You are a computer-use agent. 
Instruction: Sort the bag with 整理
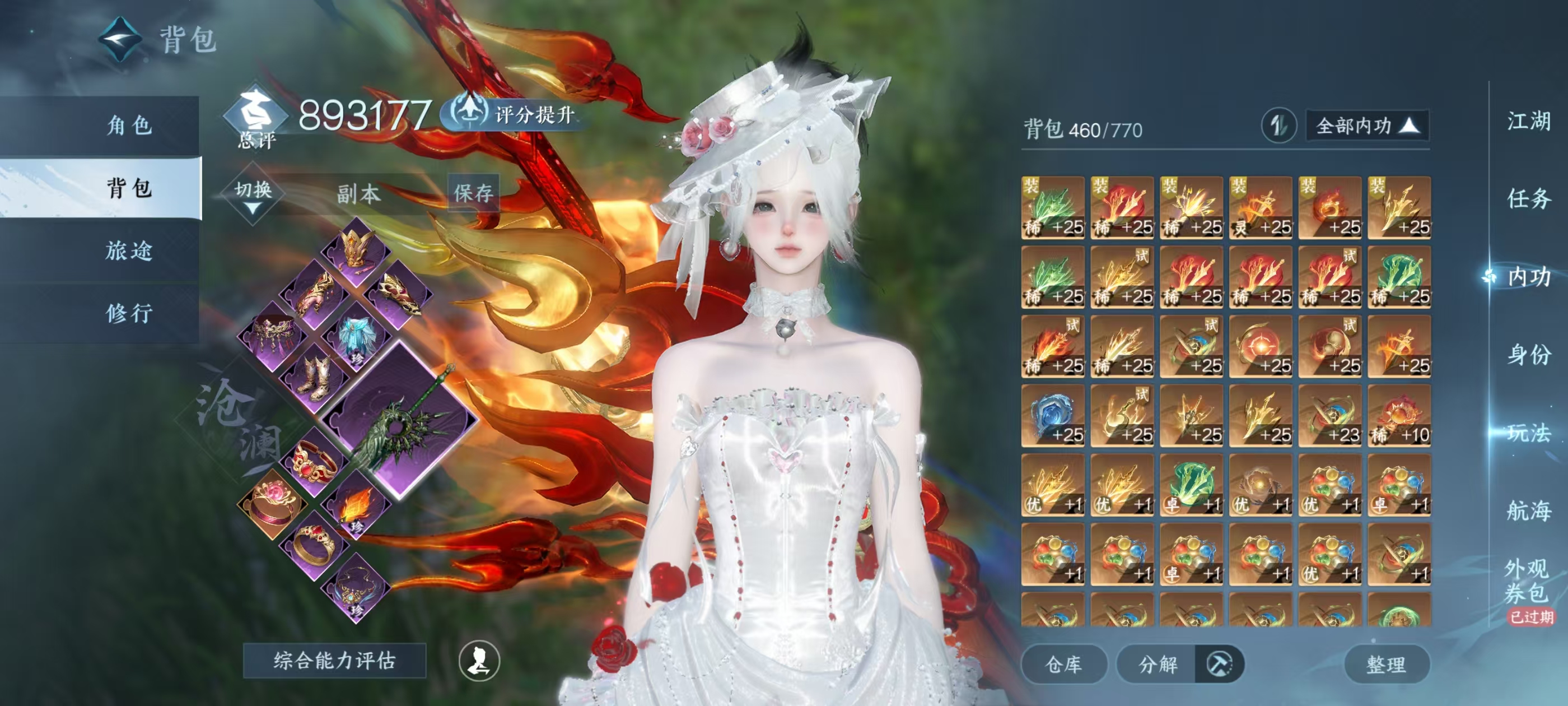(1386, 664)
